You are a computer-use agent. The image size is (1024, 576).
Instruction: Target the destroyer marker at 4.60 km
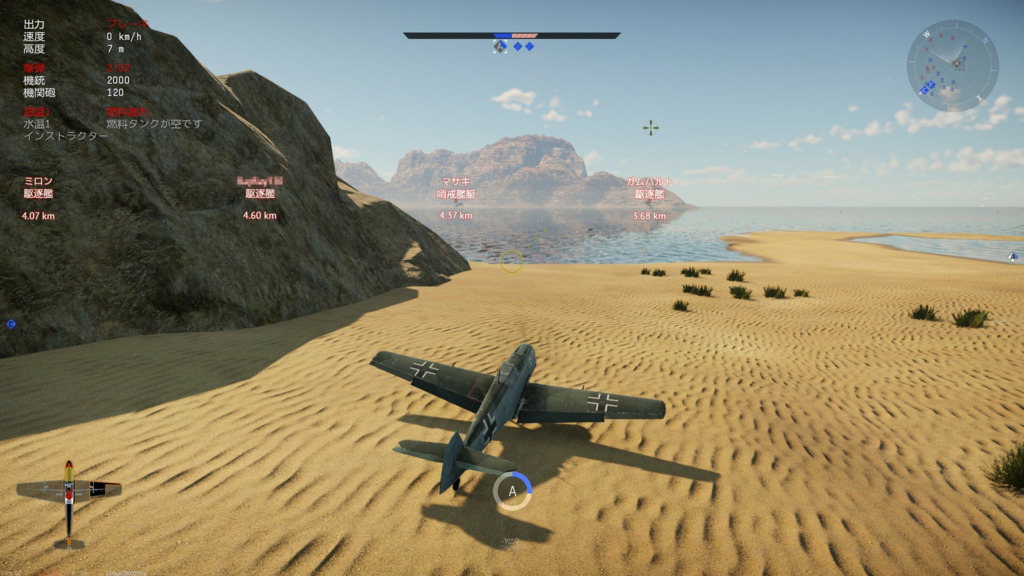point(260,193)
